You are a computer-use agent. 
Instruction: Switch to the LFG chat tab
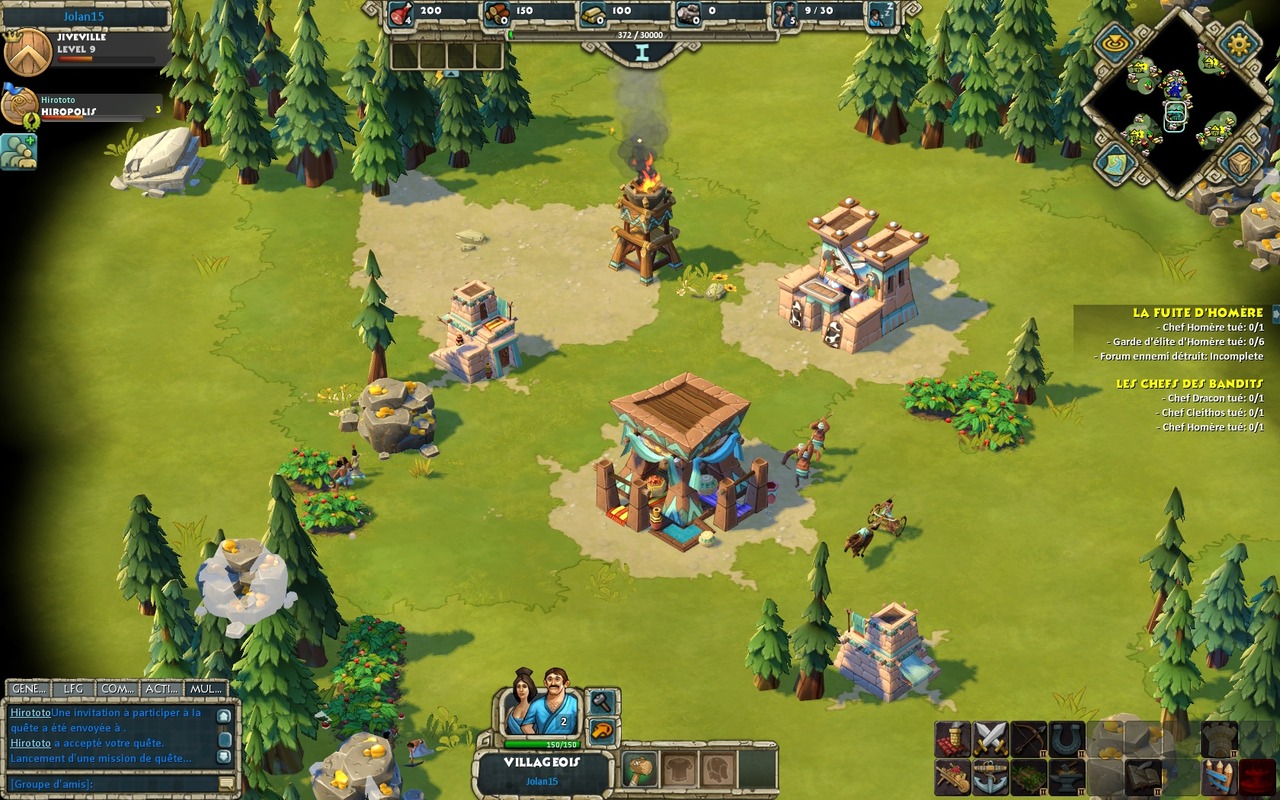coord(73,689)
